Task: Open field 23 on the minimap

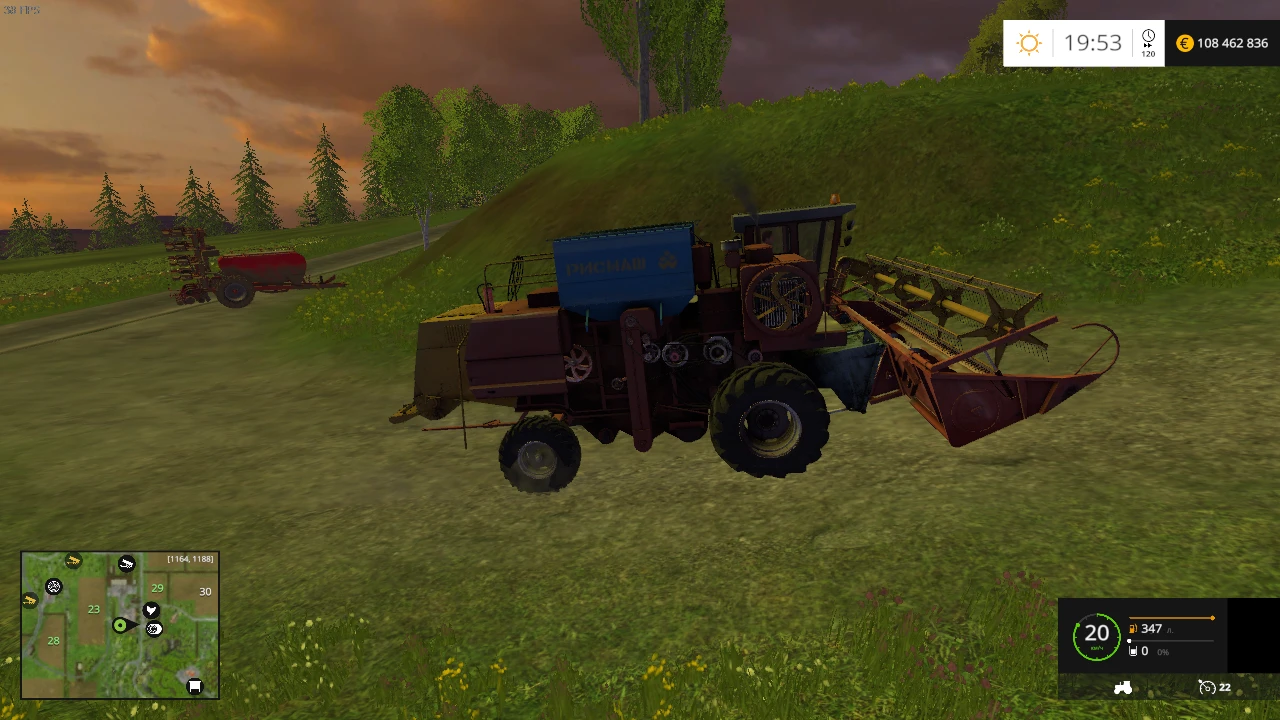Action: pyautogui.click(x=93, y=609)
